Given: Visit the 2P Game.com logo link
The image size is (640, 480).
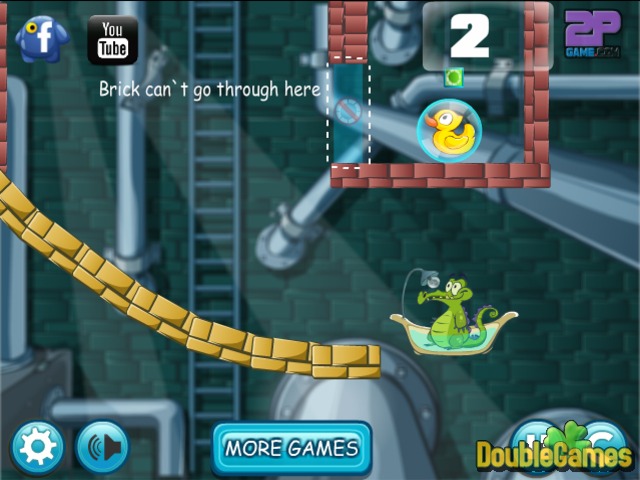Looking at the screenshot, I should [593, 35].
